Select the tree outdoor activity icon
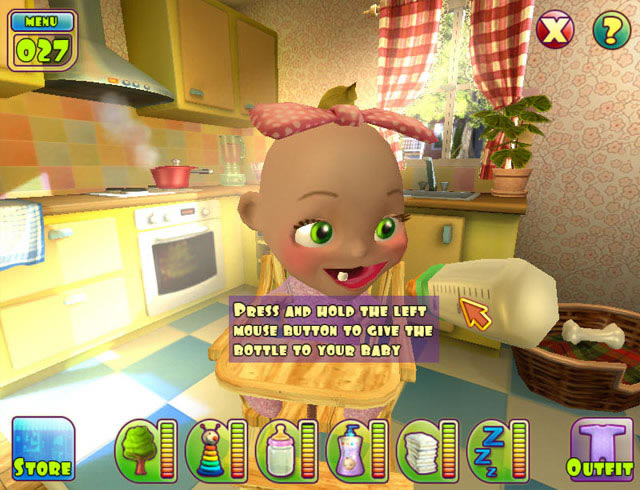This screenshot has height=490, width=640. (x=137, y=449)
